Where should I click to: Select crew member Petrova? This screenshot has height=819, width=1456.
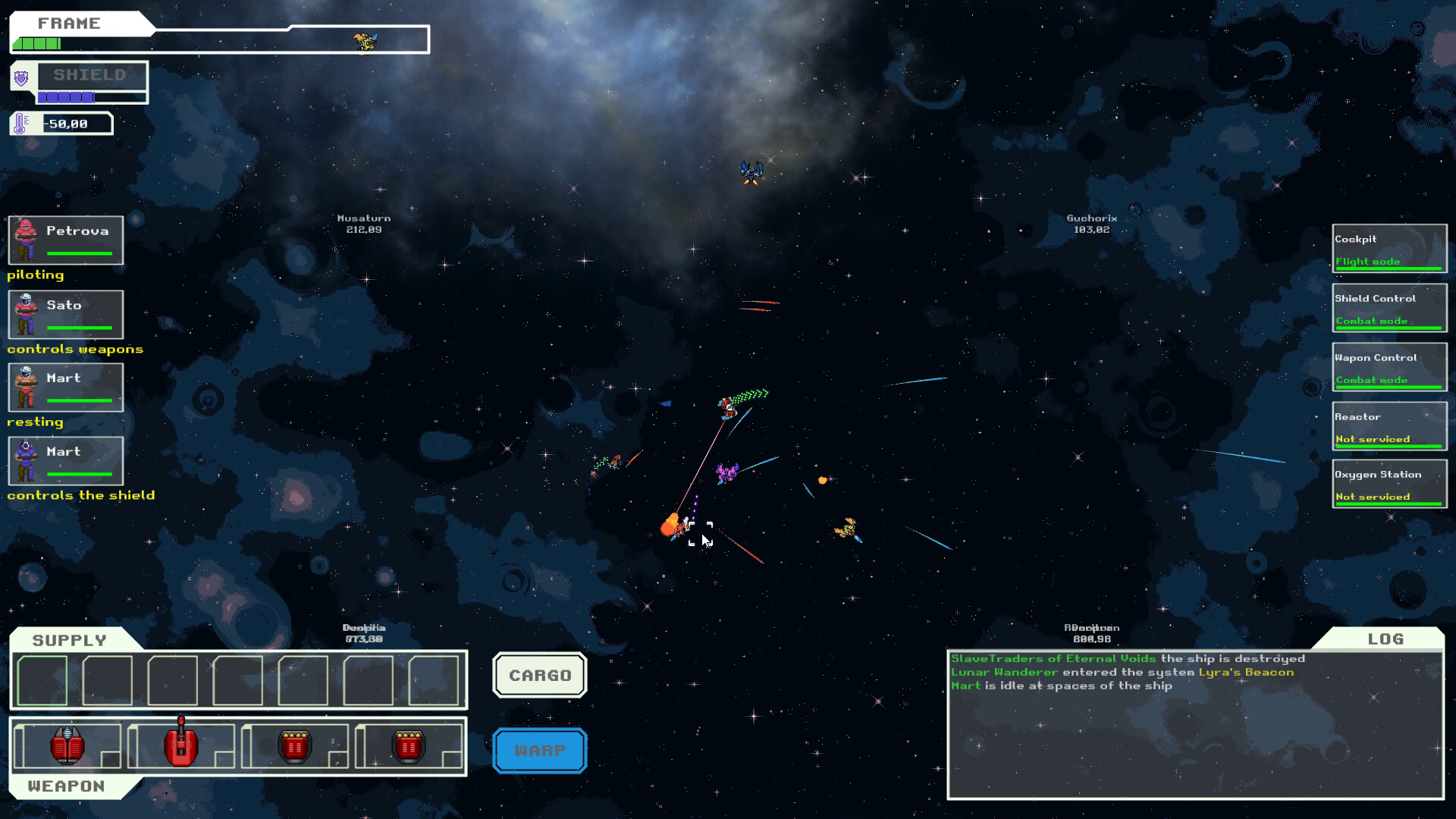[x=66, y=240]
